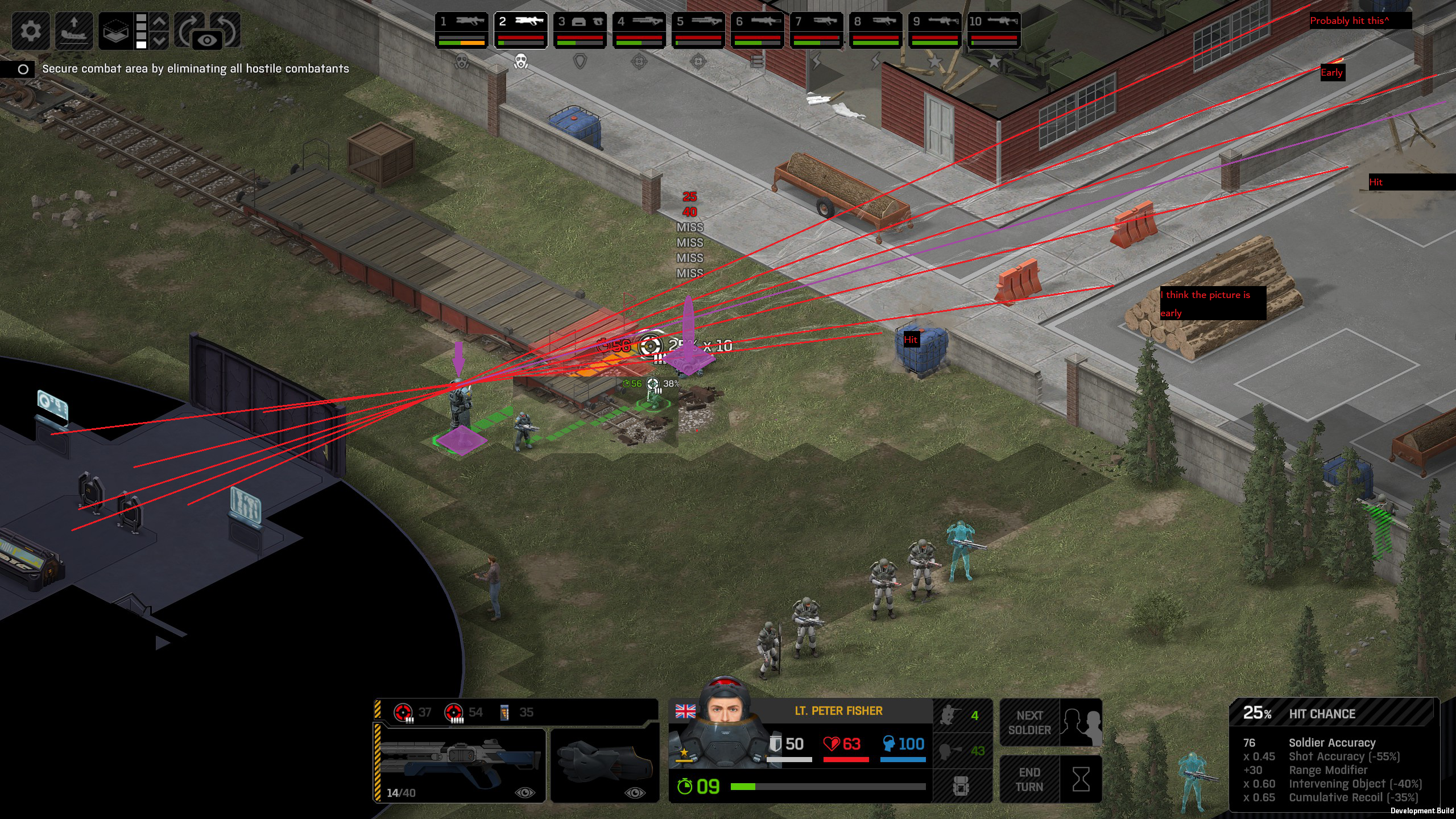Toggle the eye visibility button near rotate arrows
1456x819 pixels.
207,41
